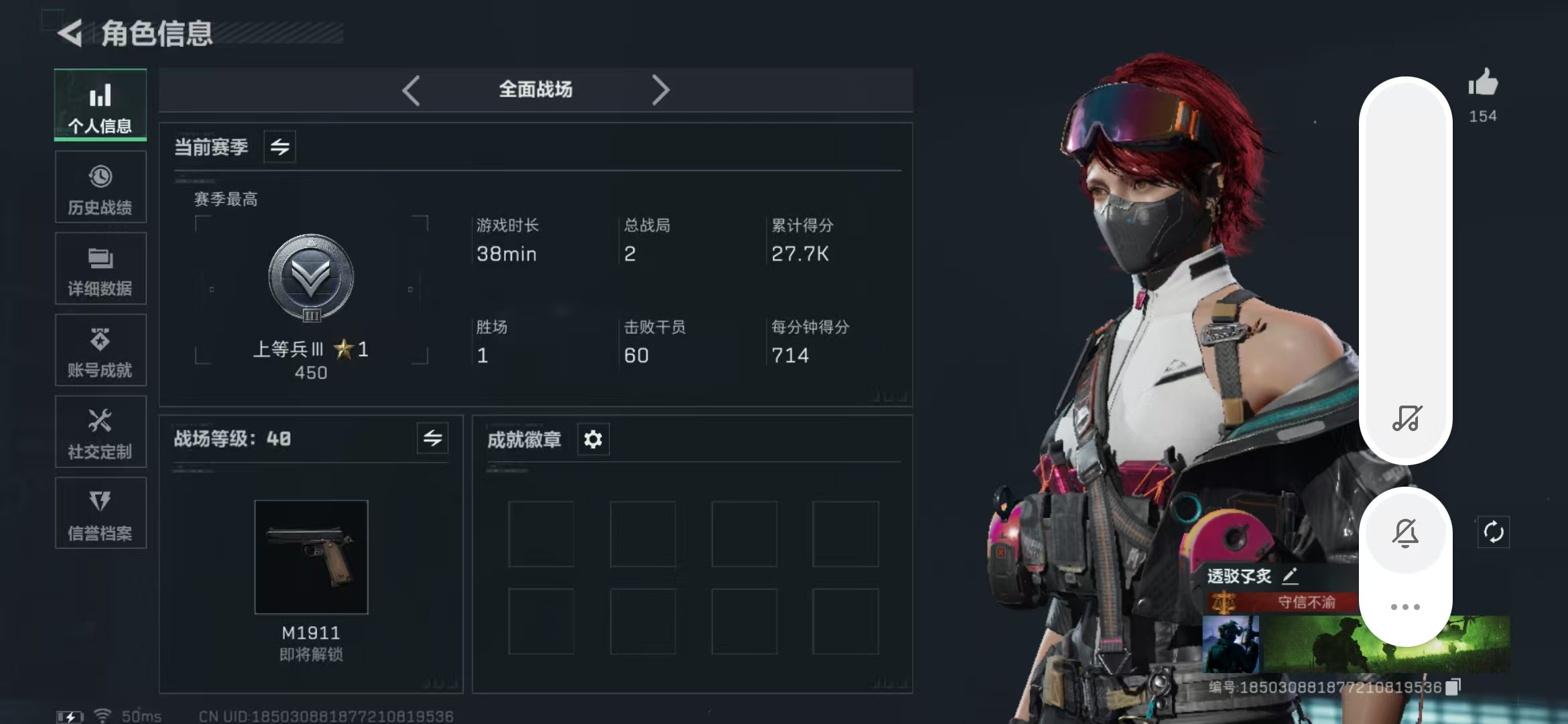Select the M1911 pistol thumbnail
The height and width of the screenshot is (724, 1568).
click(x=311, y=556)
